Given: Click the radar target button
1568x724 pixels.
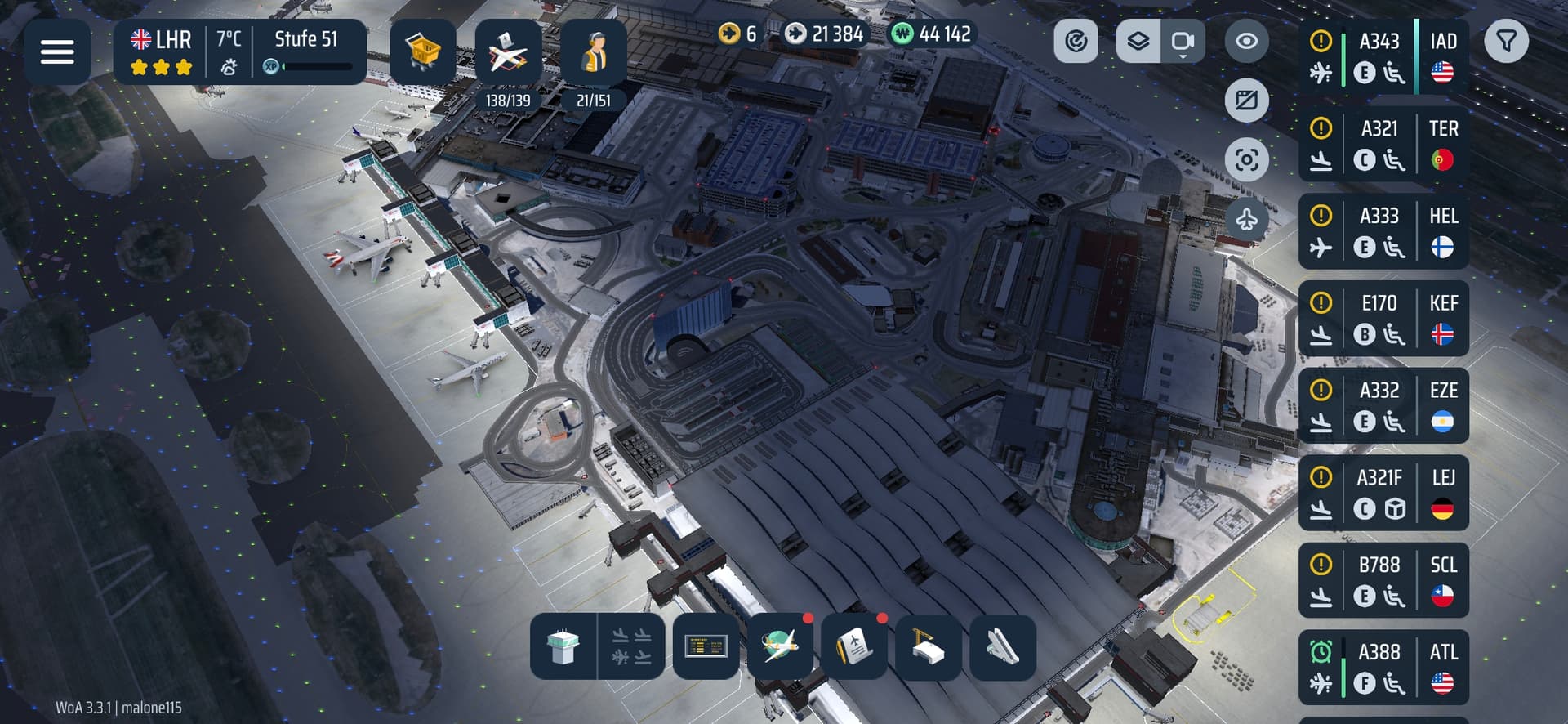Looking at the screenshot, I should pos(1076,41).
